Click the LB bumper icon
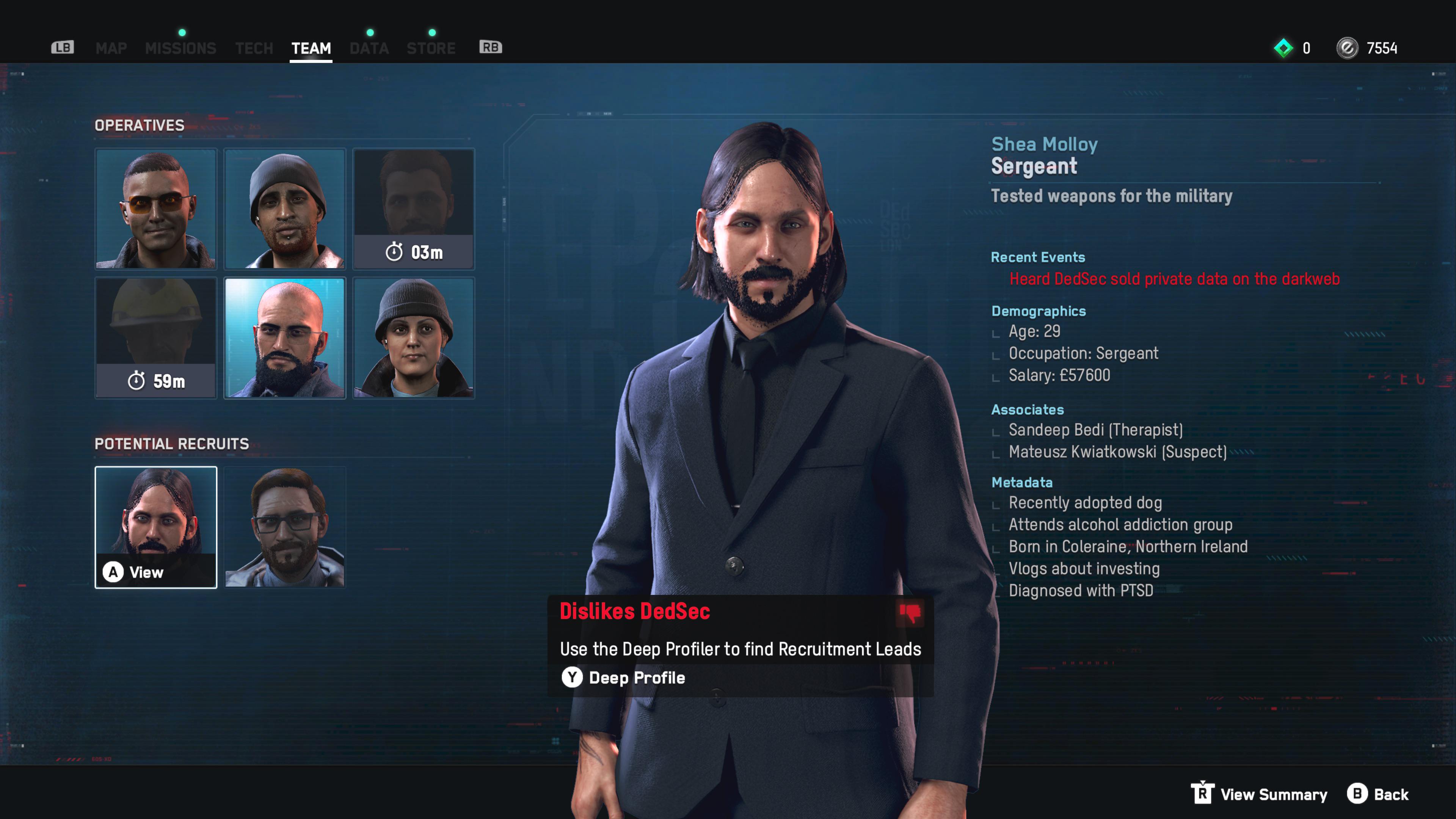This screenshot has height=819, width=1456. 62,47
